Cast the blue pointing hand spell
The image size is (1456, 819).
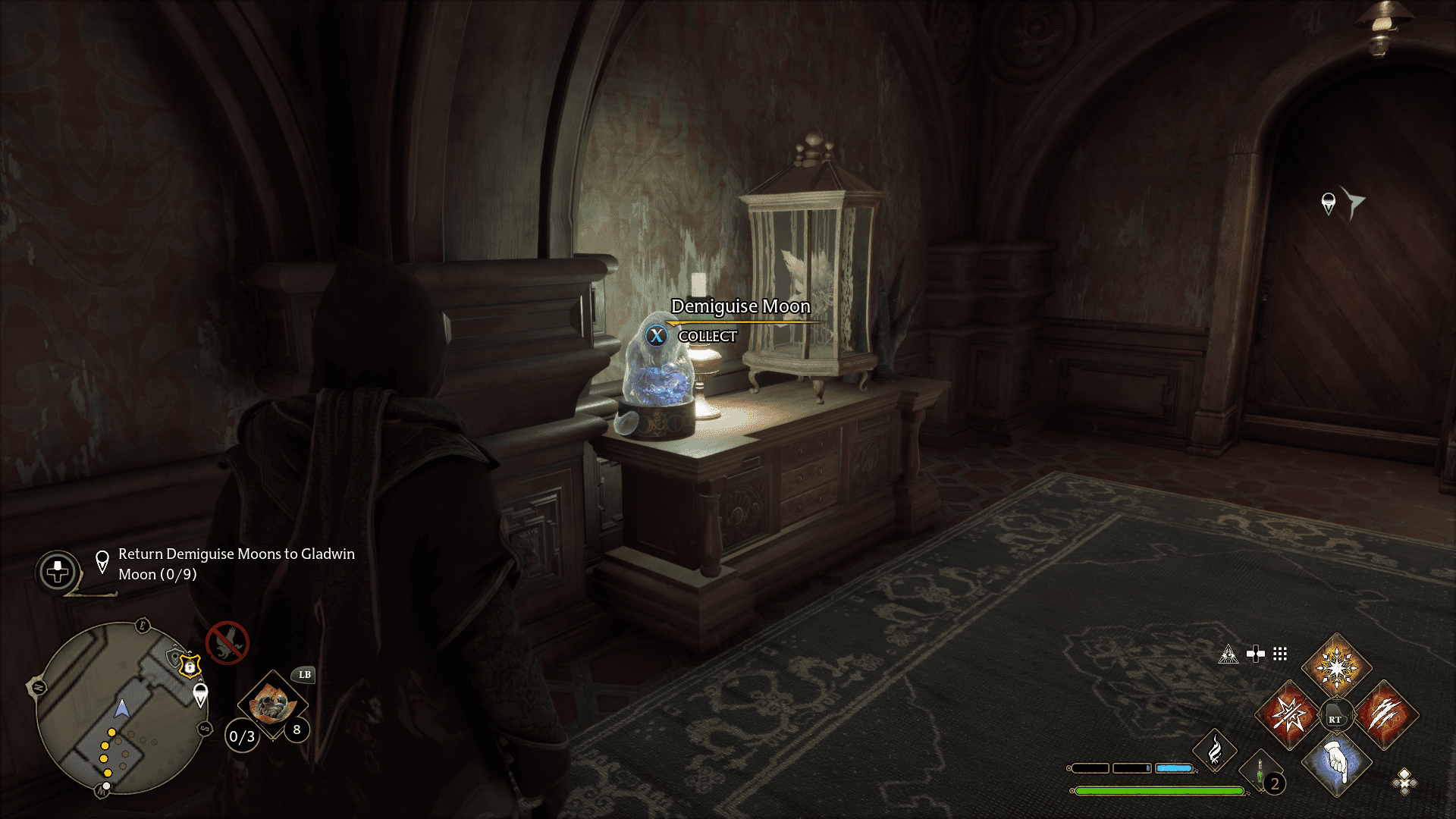pos(1336,762)
